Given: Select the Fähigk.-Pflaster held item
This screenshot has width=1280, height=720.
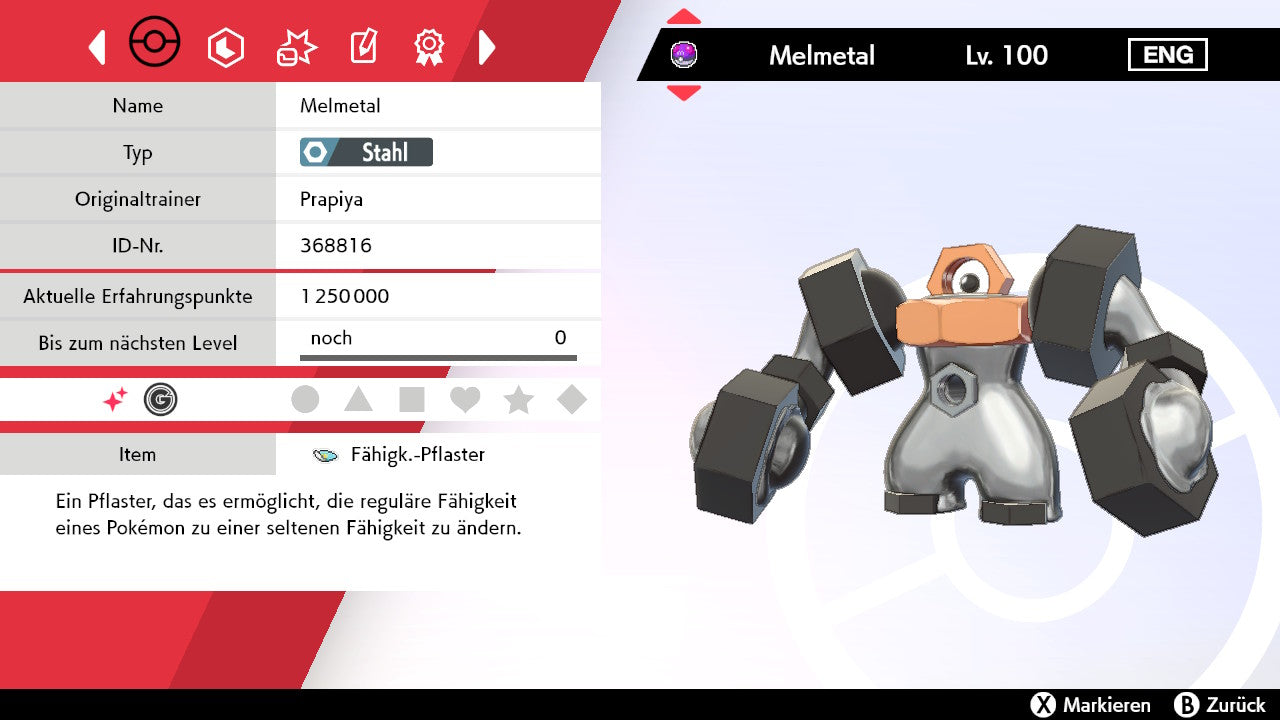Looking at the screenshot, I should coord(417,455).
